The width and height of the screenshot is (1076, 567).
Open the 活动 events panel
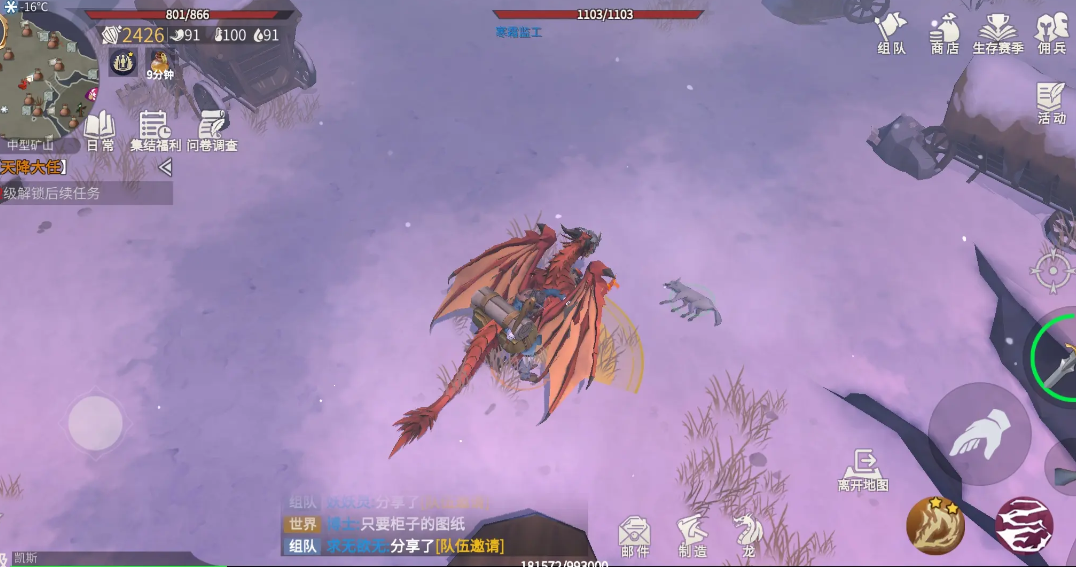(1051, 102)
